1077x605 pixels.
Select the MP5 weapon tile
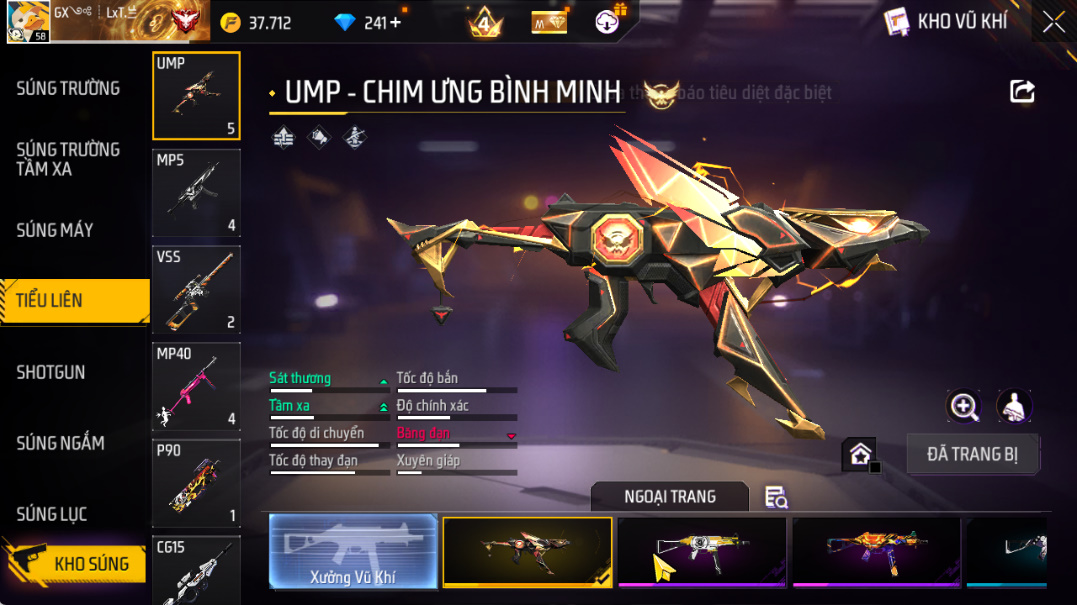[x=196, y=193]
